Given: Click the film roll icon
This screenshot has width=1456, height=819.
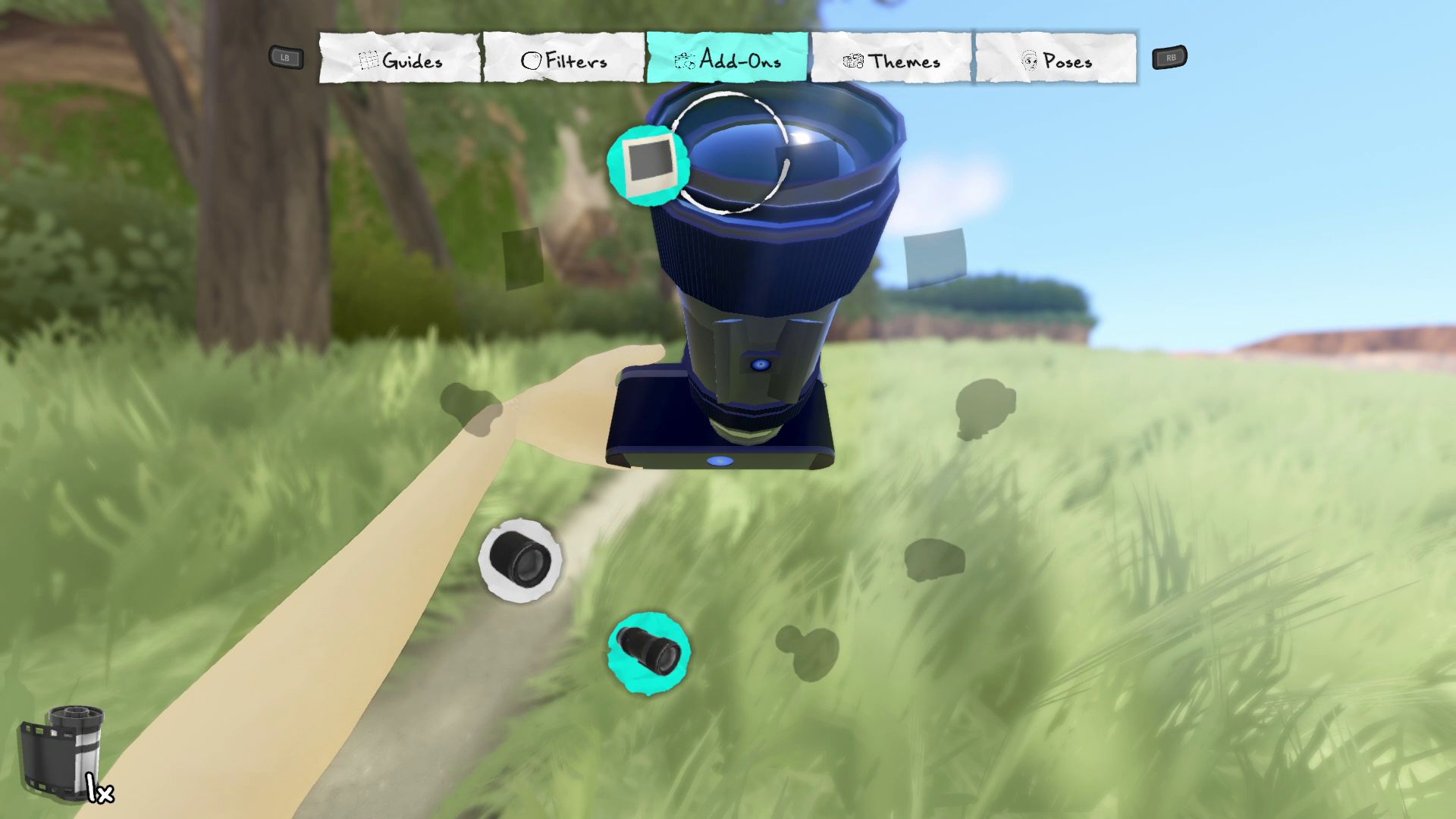Looking at the screenshot, I should click(64, 753).
